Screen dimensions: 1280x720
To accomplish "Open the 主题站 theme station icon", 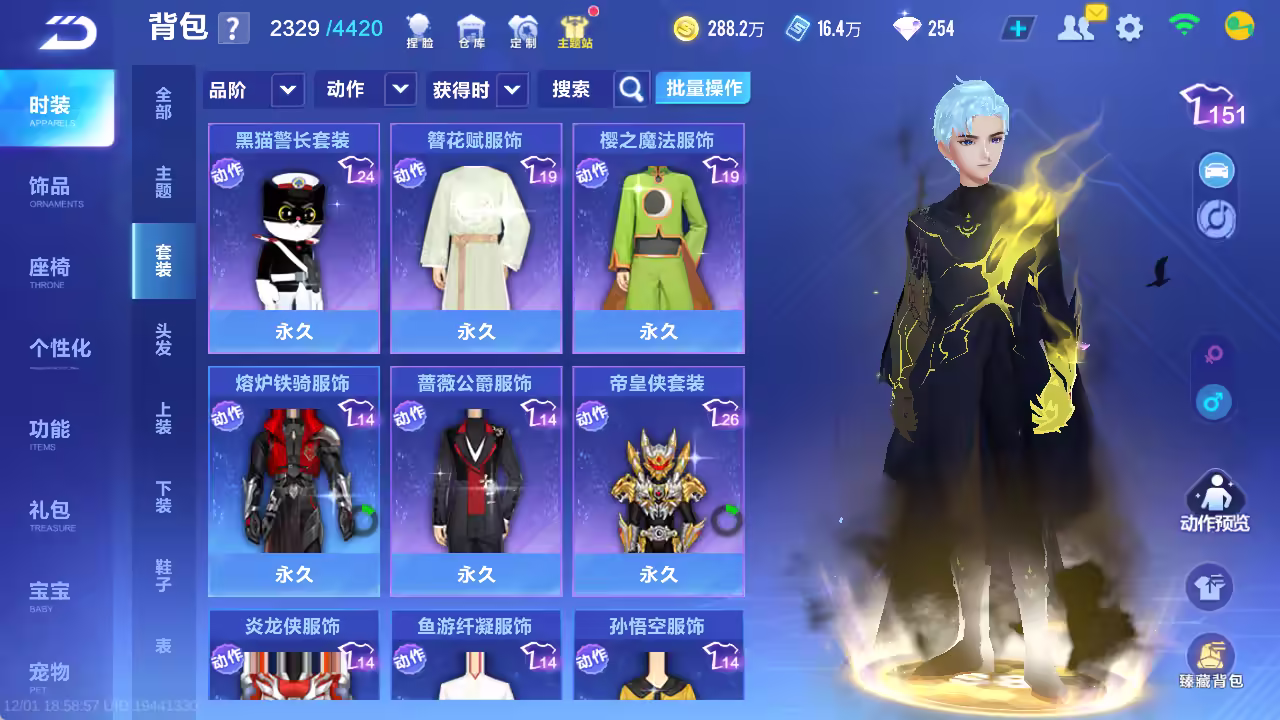I will (x=575, y=31).
